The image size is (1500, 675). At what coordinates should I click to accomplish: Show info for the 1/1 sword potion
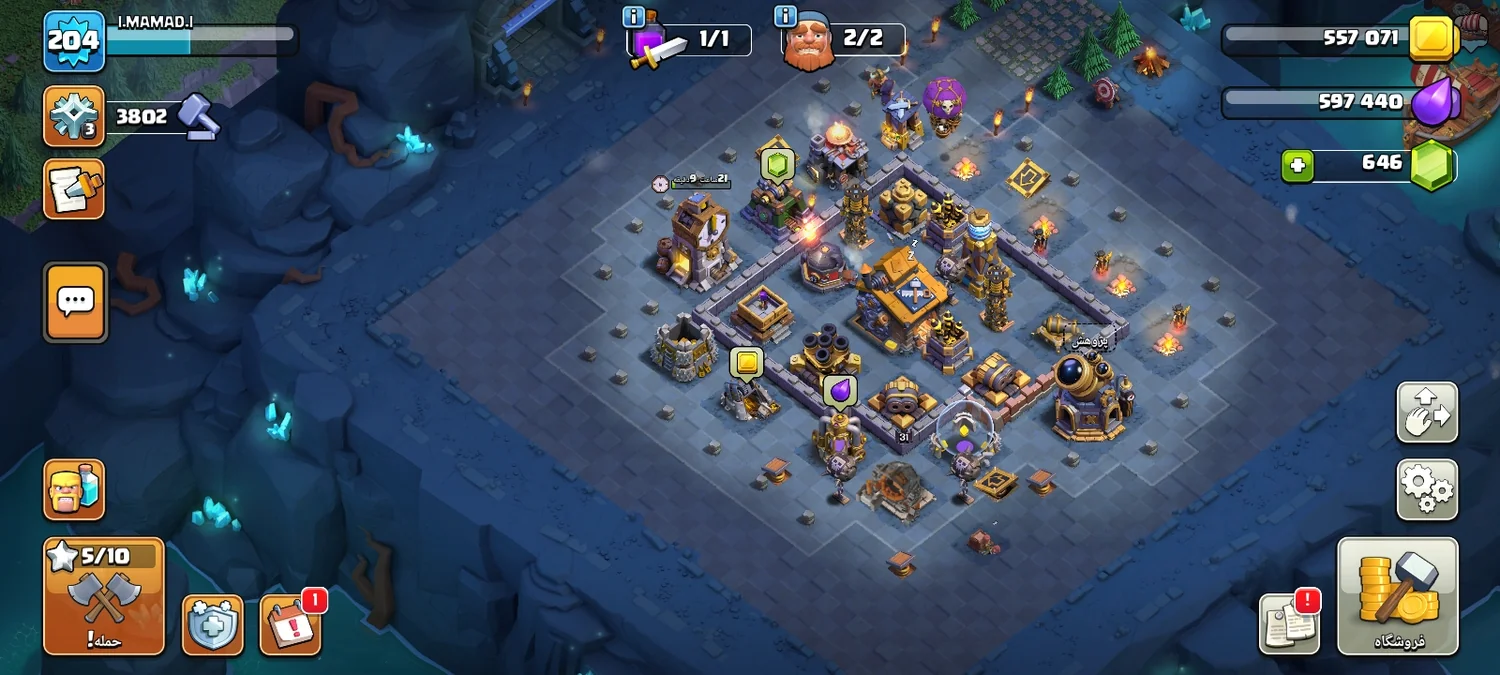pos(634,17)
